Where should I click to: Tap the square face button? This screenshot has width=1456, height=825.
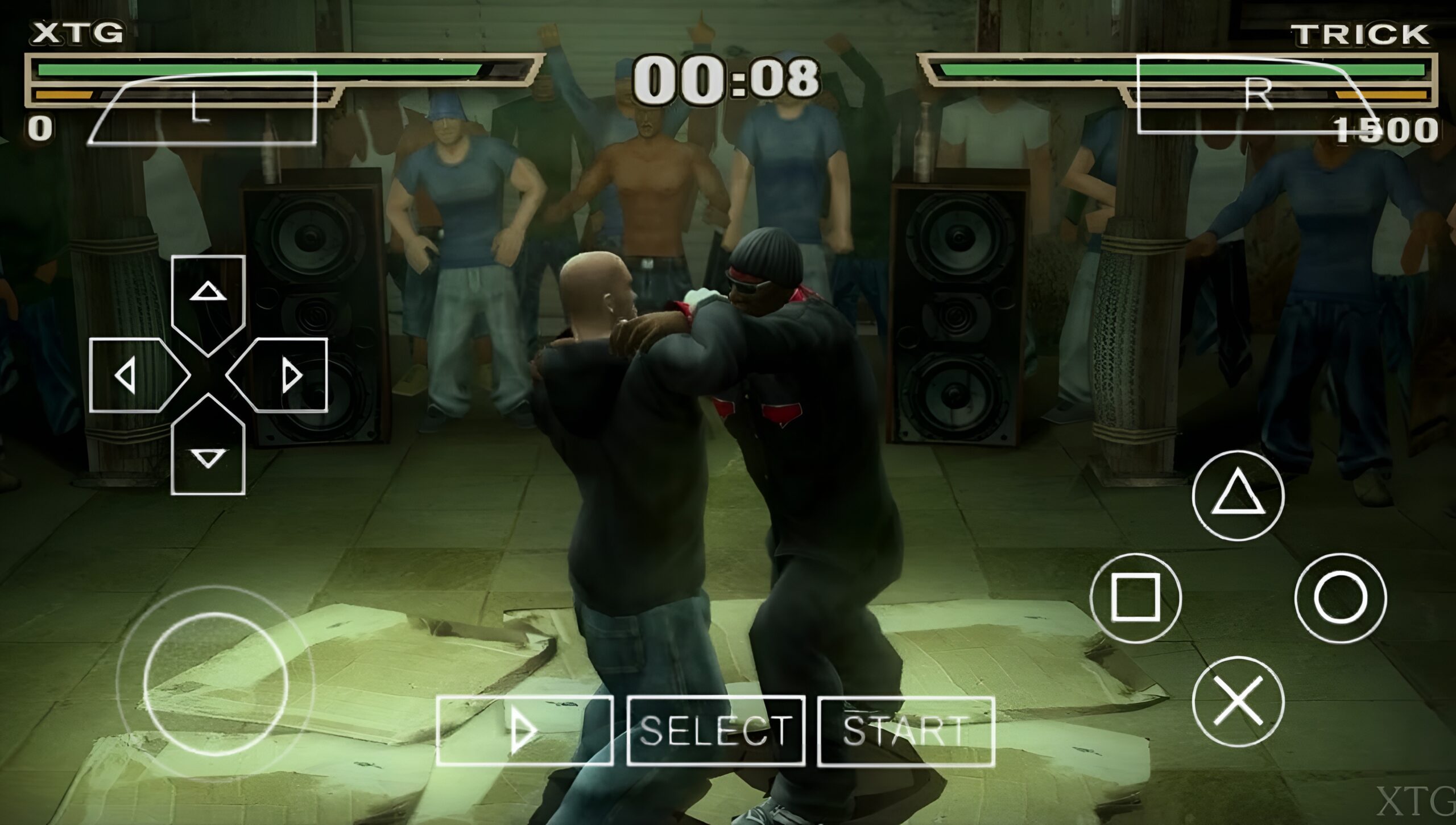[x=1135, y=597]
